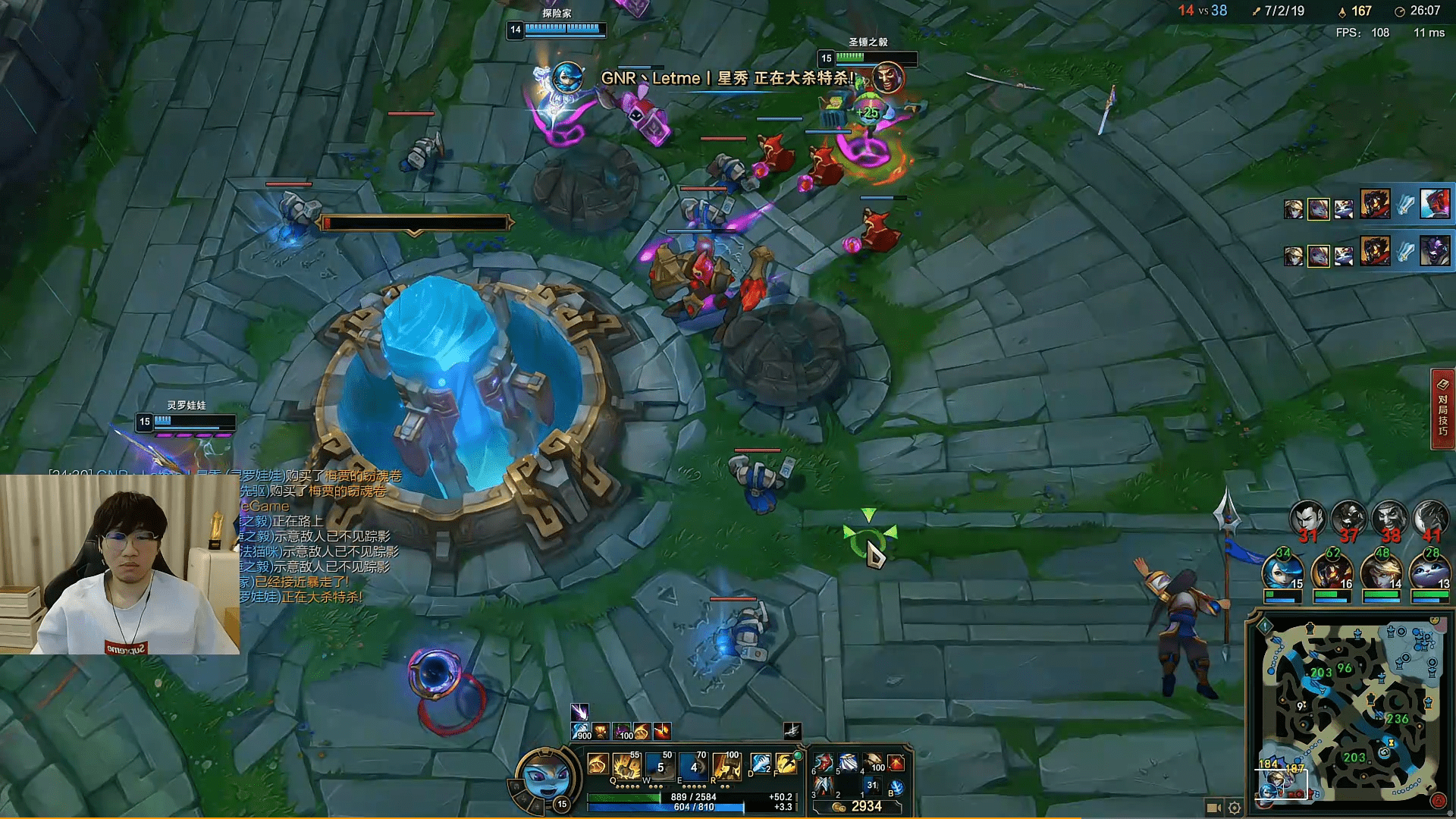The image size is (1456, 819).
Task: Open settings gear beside the minimap
Action: coord(1235,808)
